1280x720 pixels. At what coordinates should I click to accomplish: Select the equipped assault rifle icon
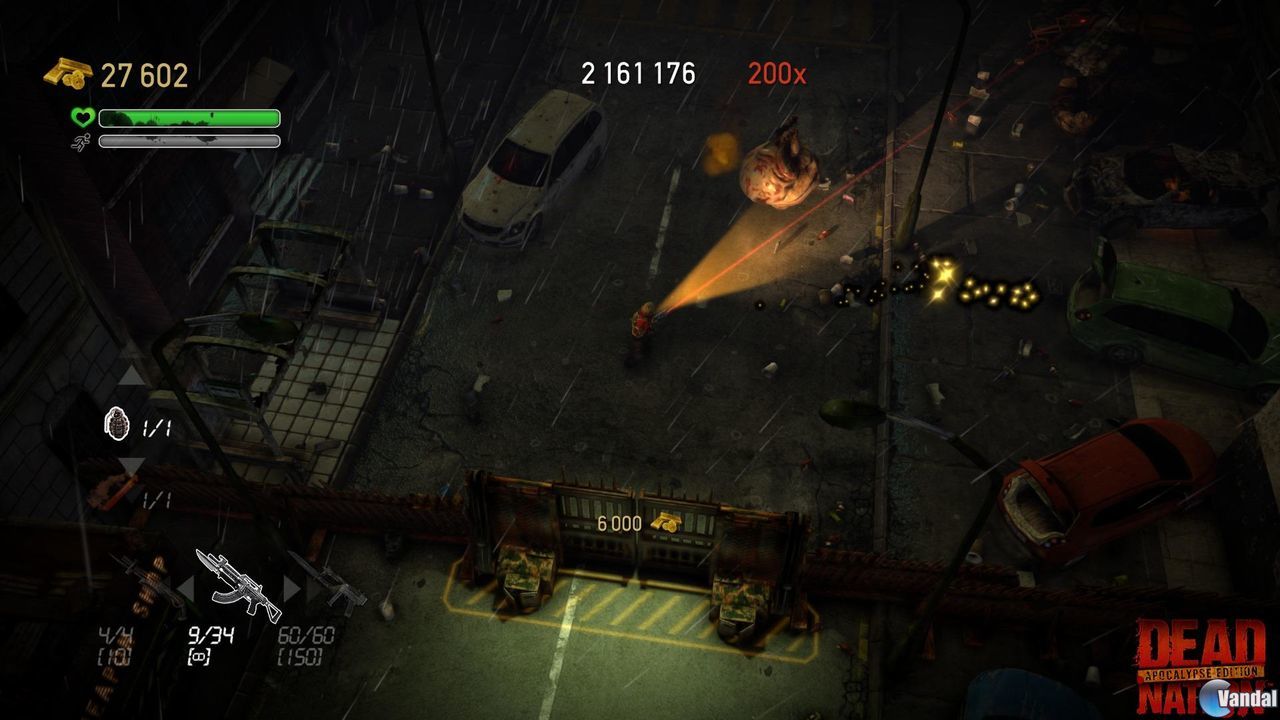(237, 581)
